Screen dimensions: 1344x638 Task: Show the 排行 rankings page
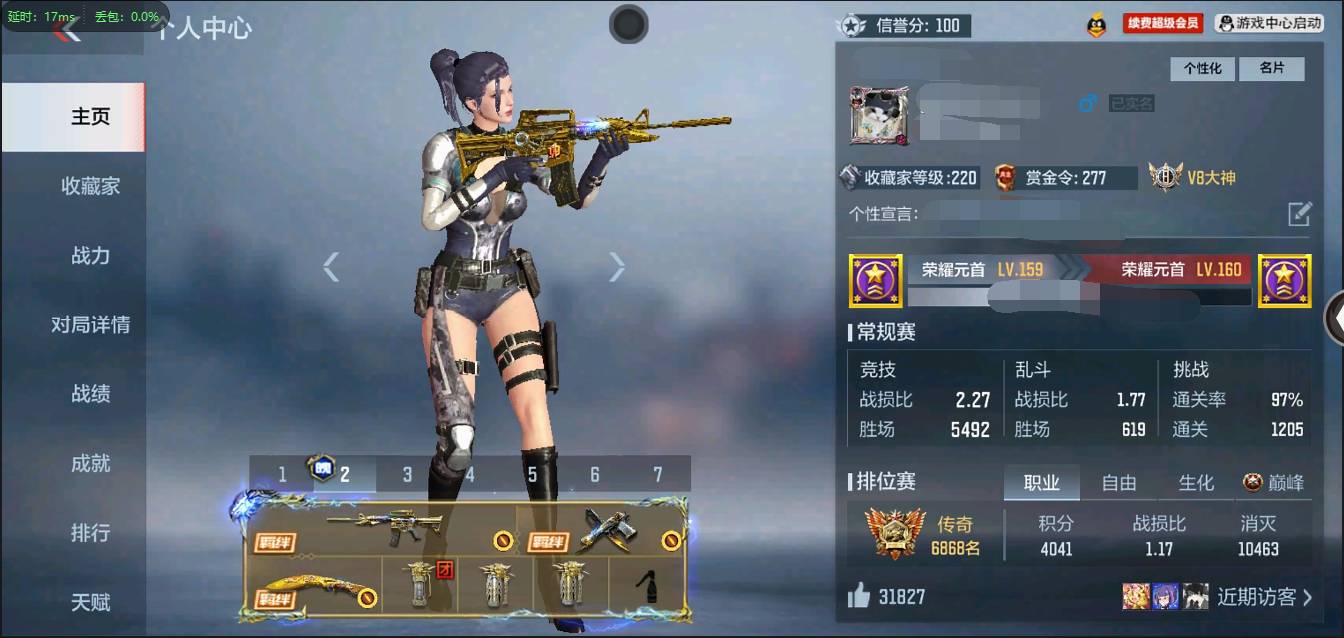coord(90,533)
